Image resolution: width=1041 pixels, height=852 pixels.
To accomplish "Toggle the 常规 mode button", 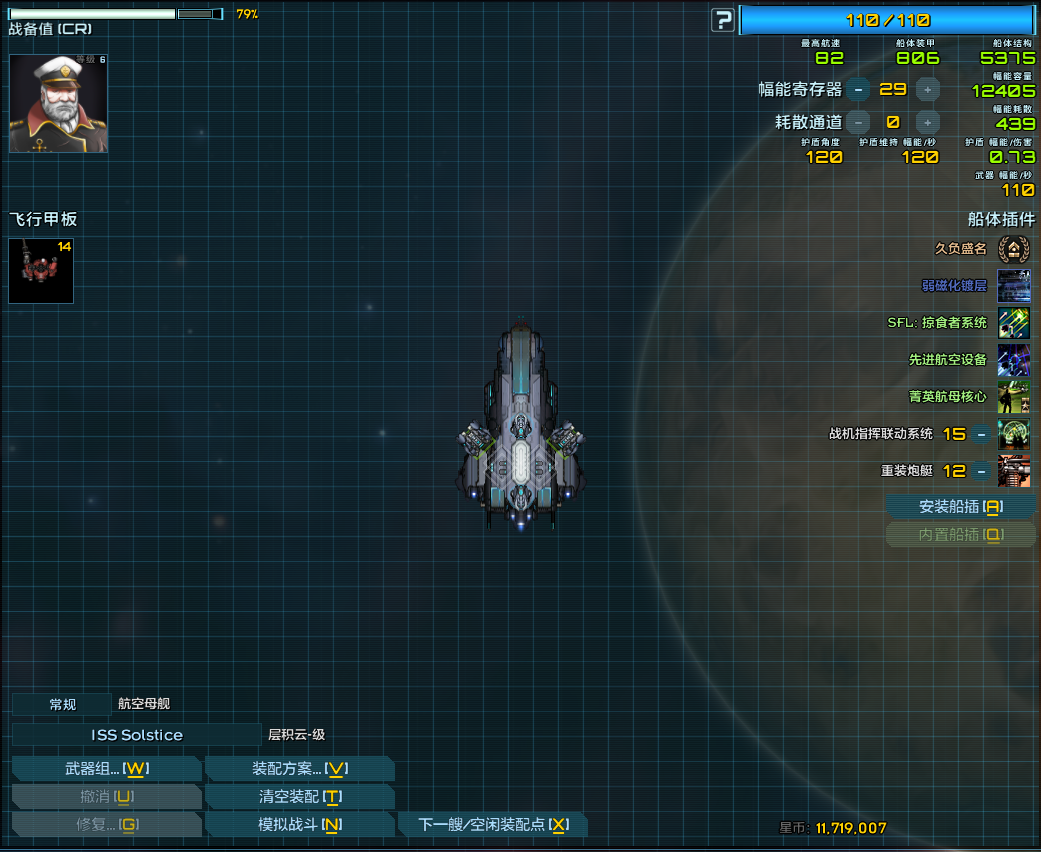I will [62, 704].
